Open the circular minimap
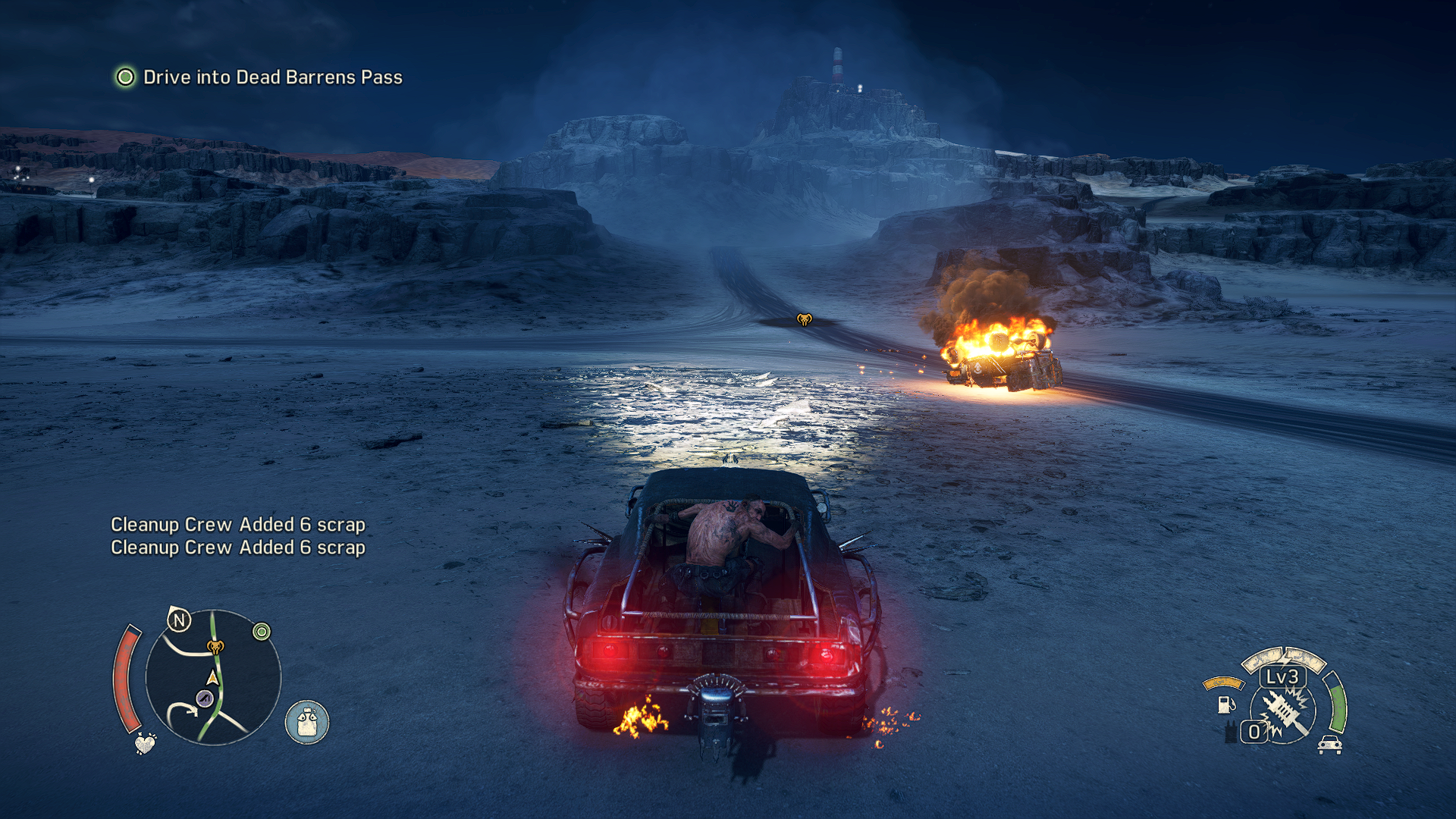This screenshot has height=819, width=1456. pyautogui.click(x=213, y=677)
